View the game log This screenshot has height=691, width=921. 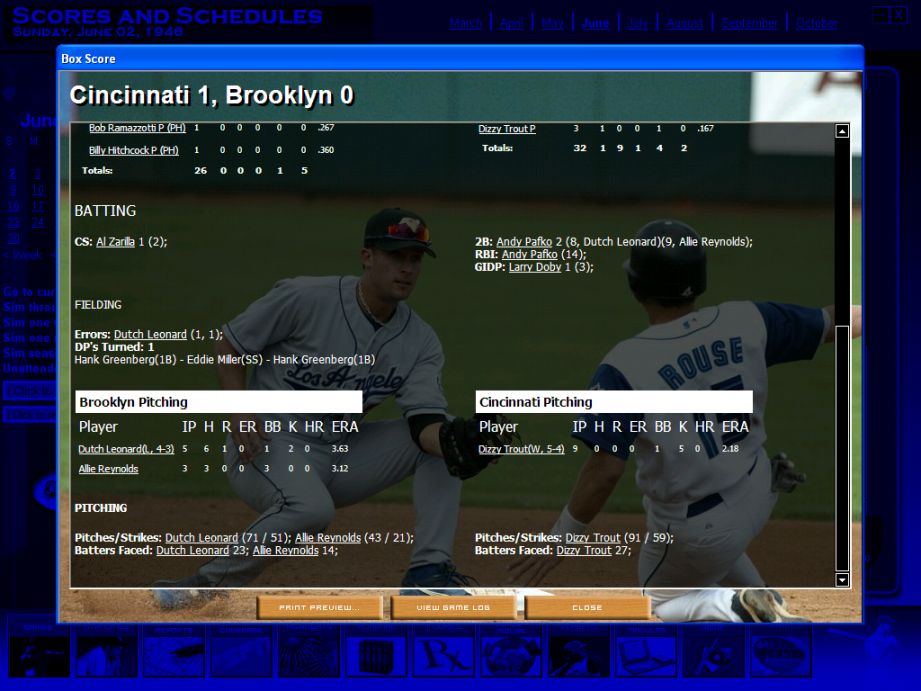(x=454, y=607)
